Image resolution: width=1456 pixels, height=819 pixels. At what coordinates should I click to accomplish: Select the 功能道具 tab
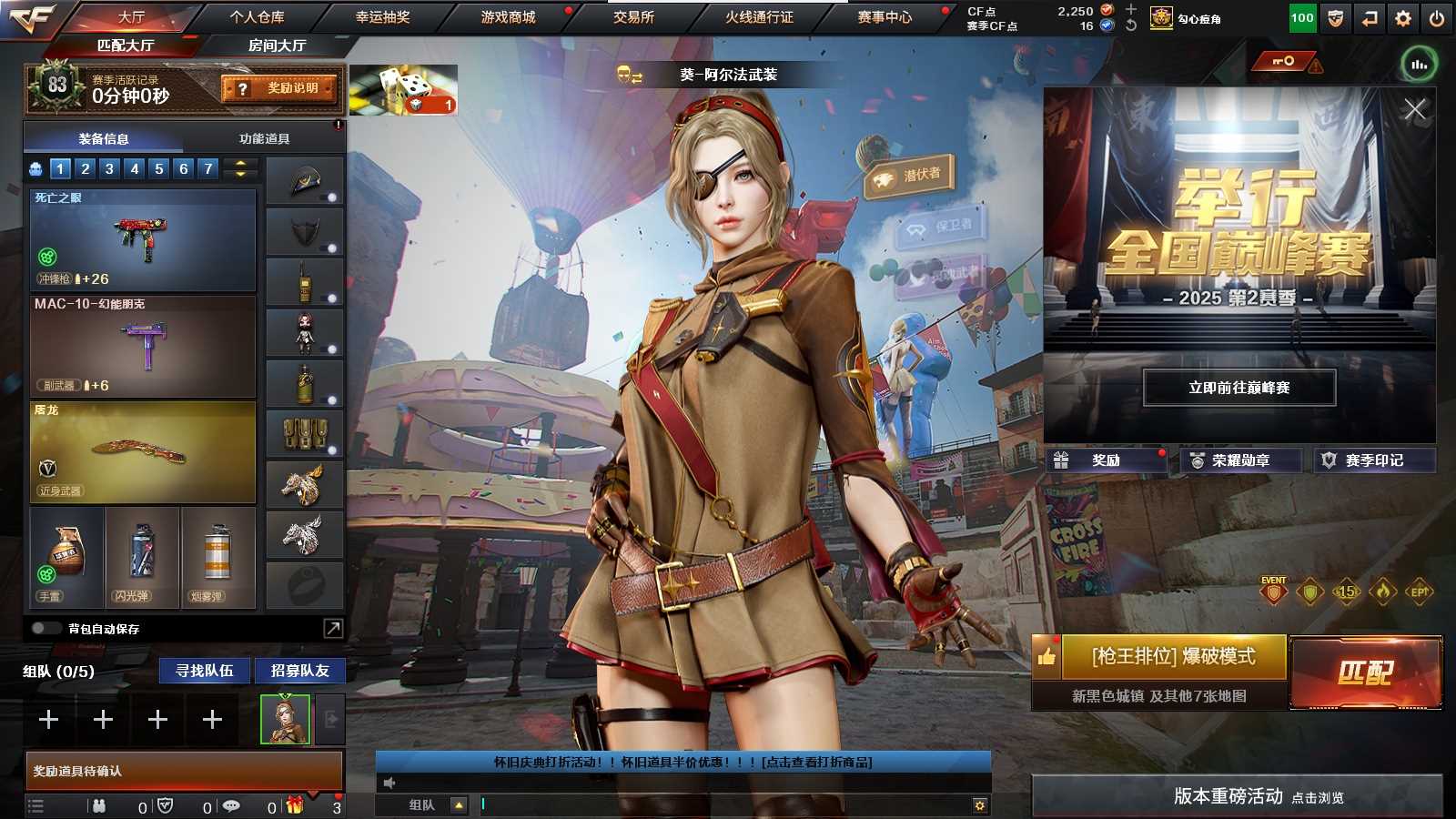264,138
